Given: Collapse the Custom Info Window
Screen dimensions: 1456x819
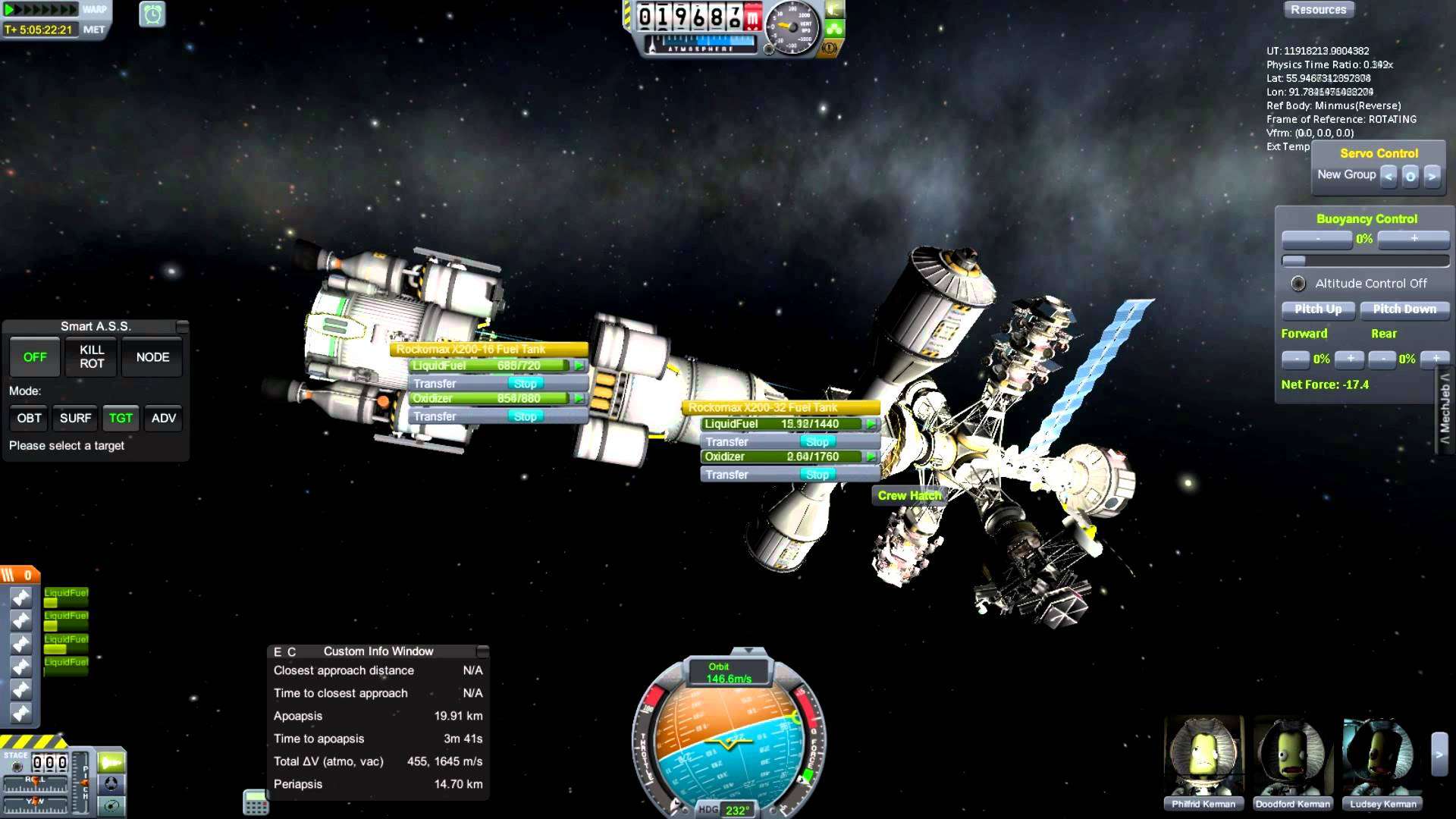Looking at the screenshot, I should click(482, 651).
